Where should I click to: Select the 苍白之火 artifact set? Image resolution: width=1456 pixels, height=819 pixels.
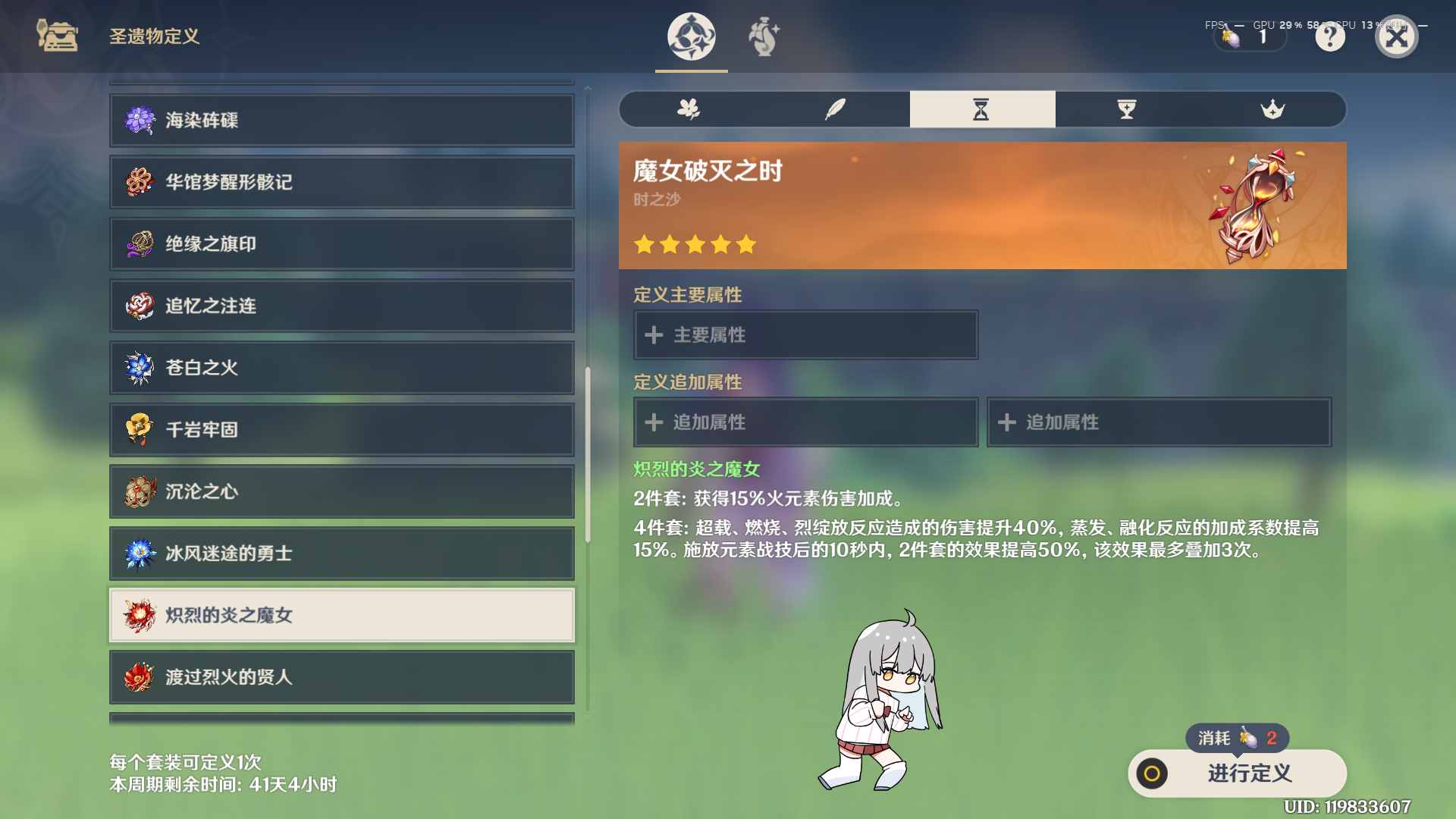pos(341,368)
